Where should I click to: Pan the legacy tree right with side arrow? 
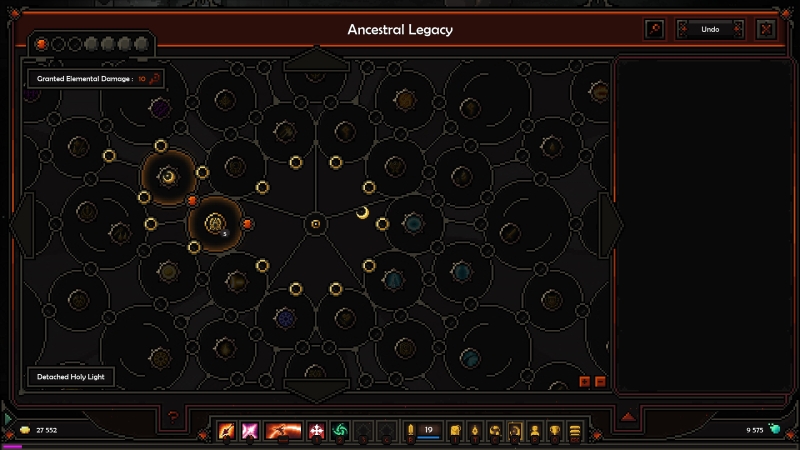pos(609,222)
